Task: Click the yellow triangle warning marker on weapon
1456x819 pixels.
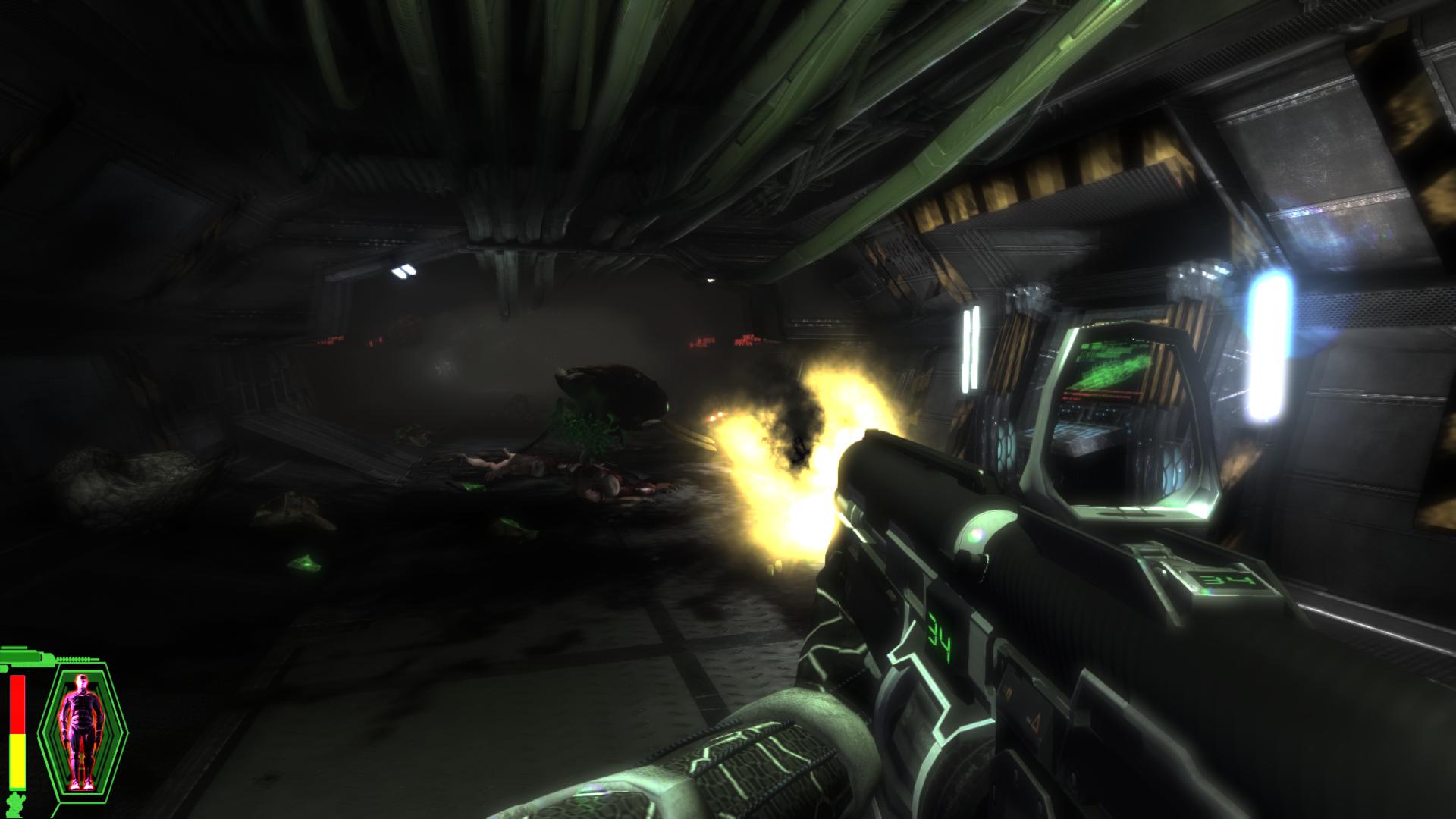Action: pos(1036,723)
